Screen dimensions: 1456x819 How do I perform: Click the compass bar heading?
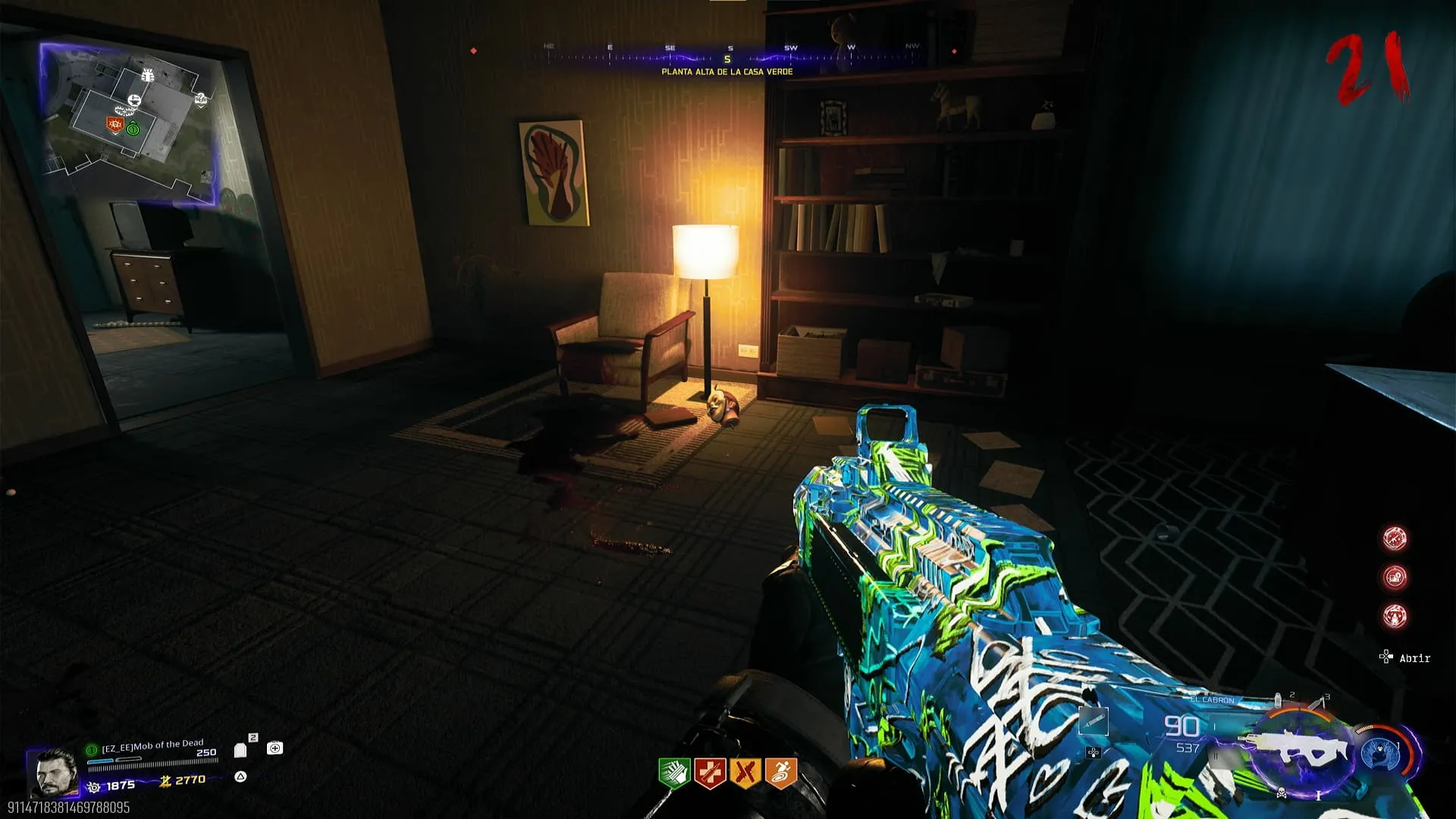[727, 58]
